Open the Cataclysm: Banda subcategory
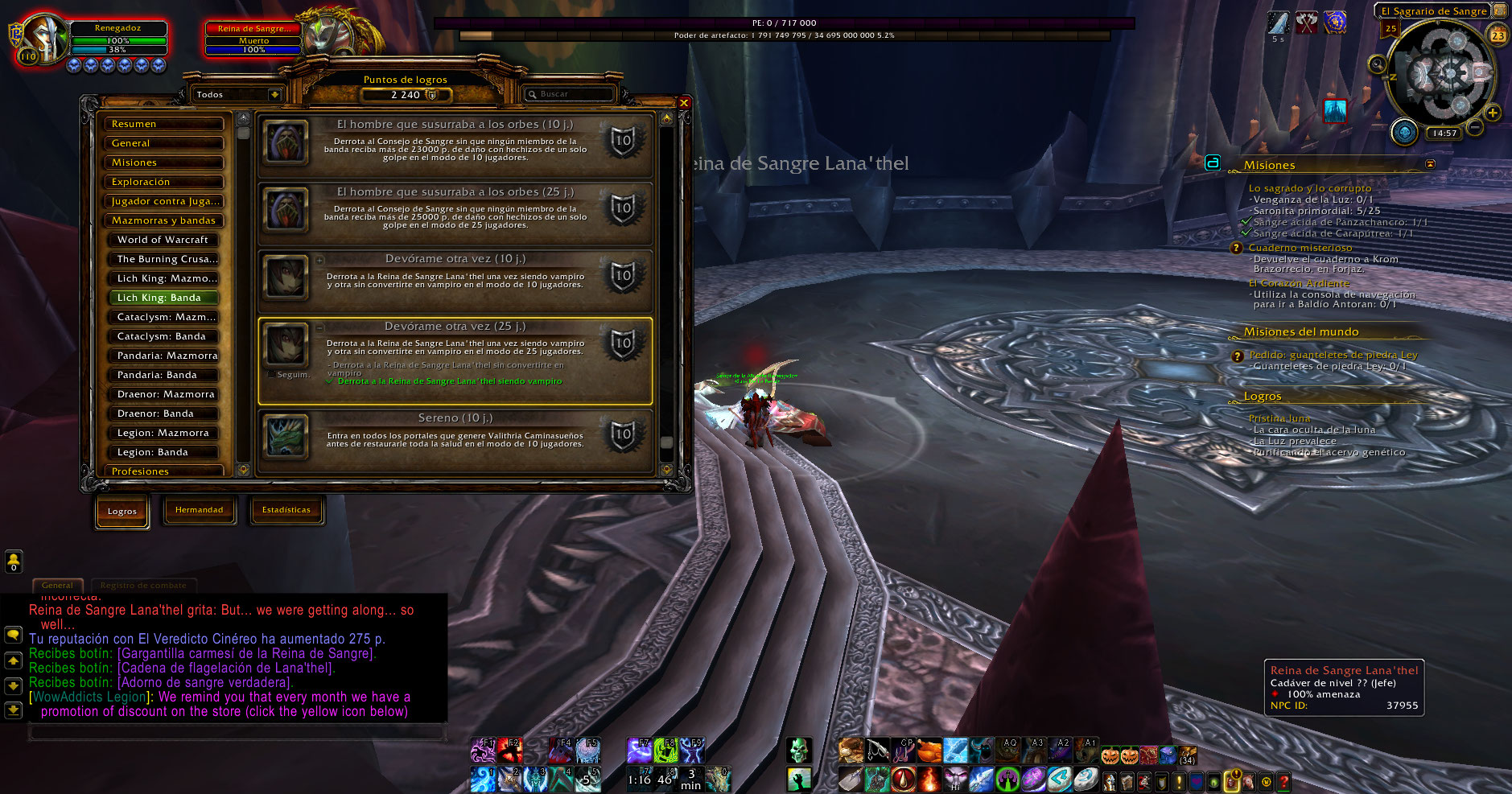Screen dimensions: 1512x794 pyautogui.click(x=163, y=336)
